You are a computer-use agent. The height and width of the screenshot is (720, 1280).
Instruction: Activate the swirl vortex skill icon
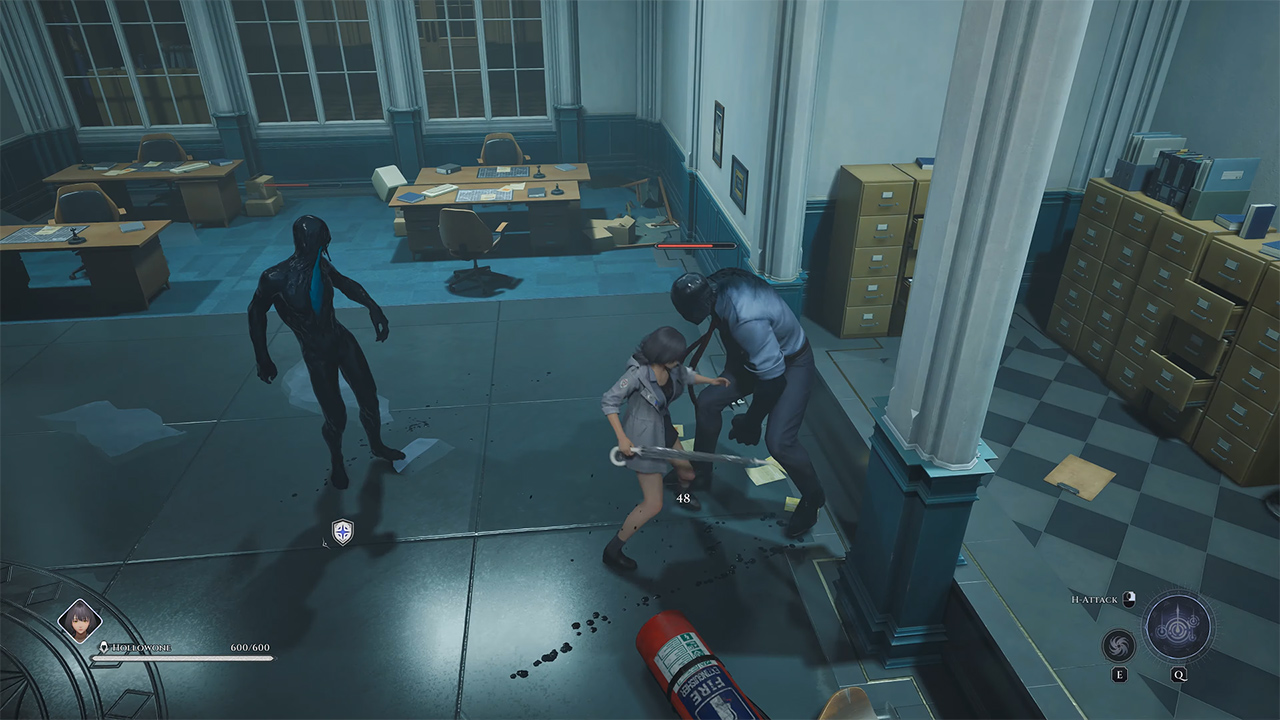pos(1119,645)
